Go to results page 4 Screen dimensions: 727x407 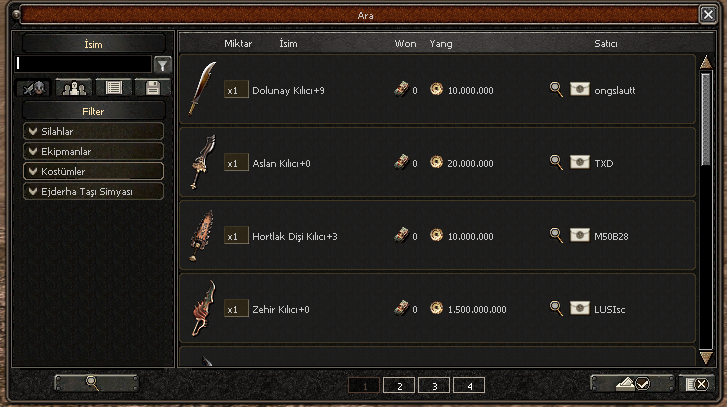(469, 385)
